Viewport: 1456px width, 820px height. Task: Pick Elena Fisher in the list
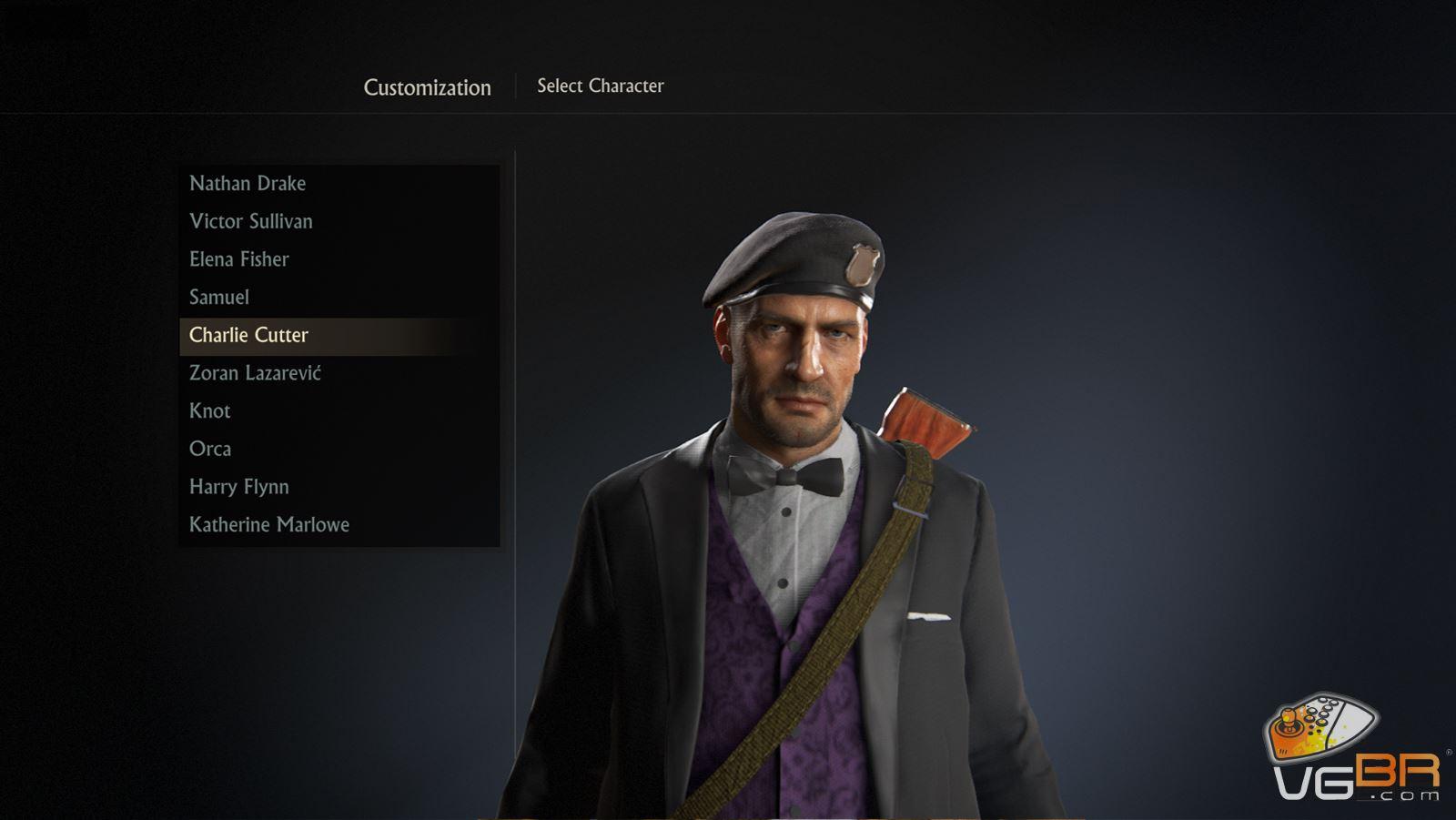click(239, 259)
